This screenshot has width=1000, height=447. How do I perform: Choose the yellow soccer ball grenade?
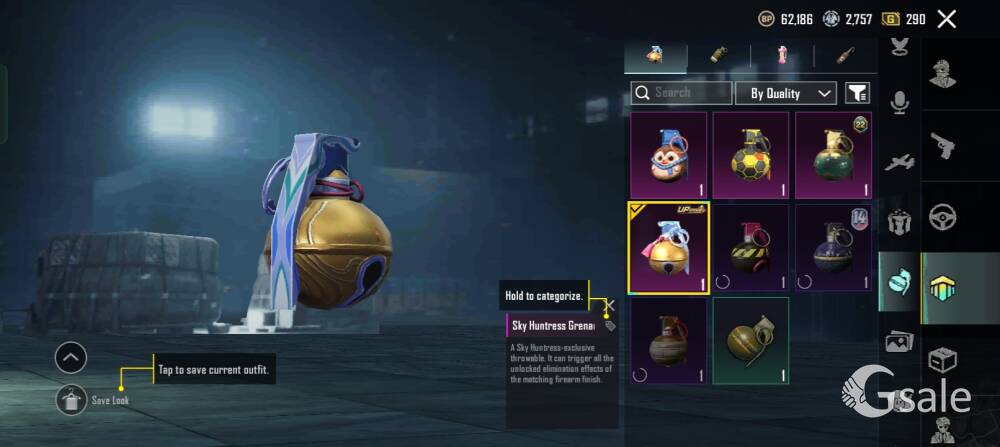coord(751,155)
